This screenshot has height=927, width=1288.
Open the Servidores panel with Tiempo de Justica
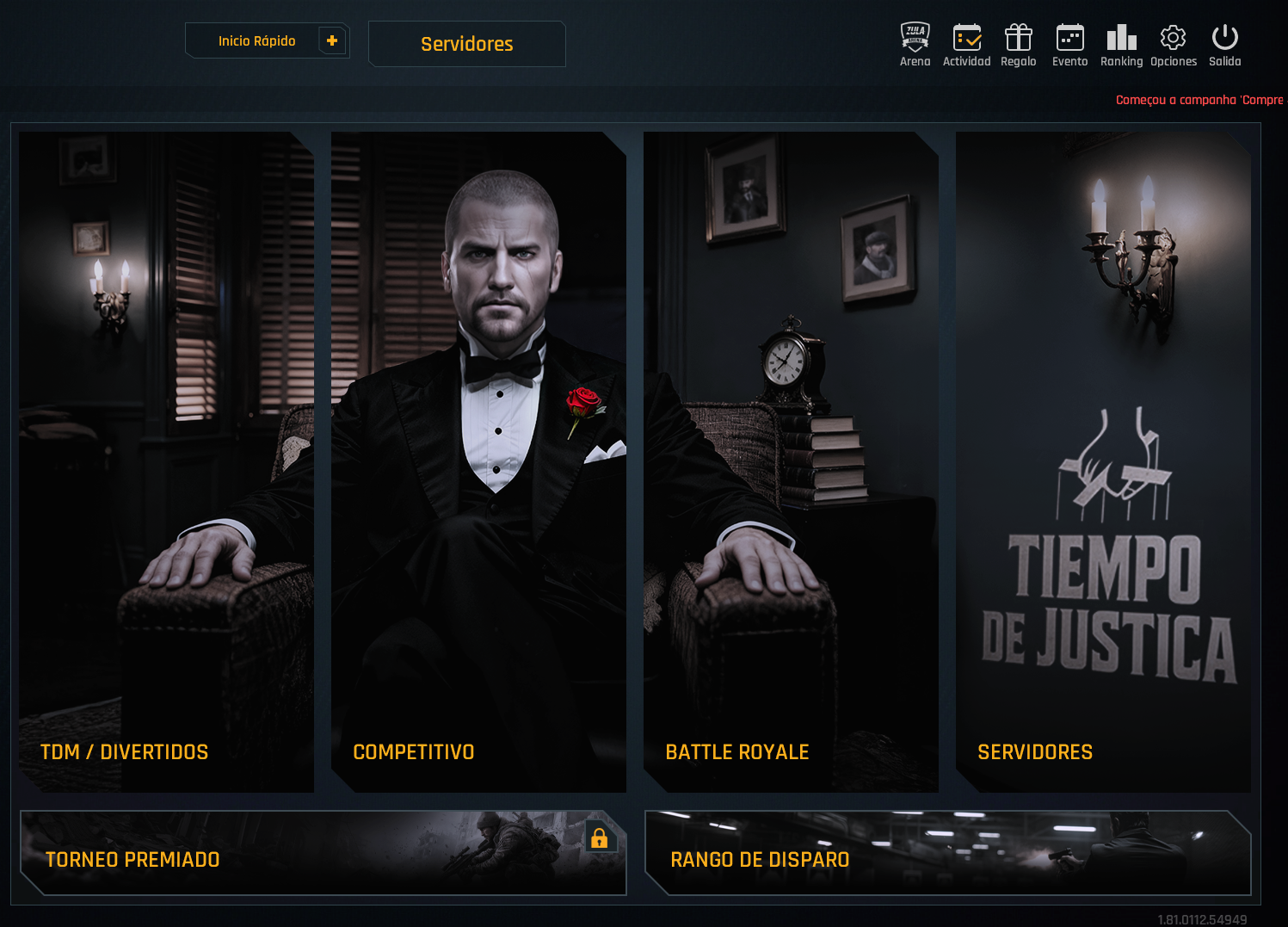coord(1103,461)
